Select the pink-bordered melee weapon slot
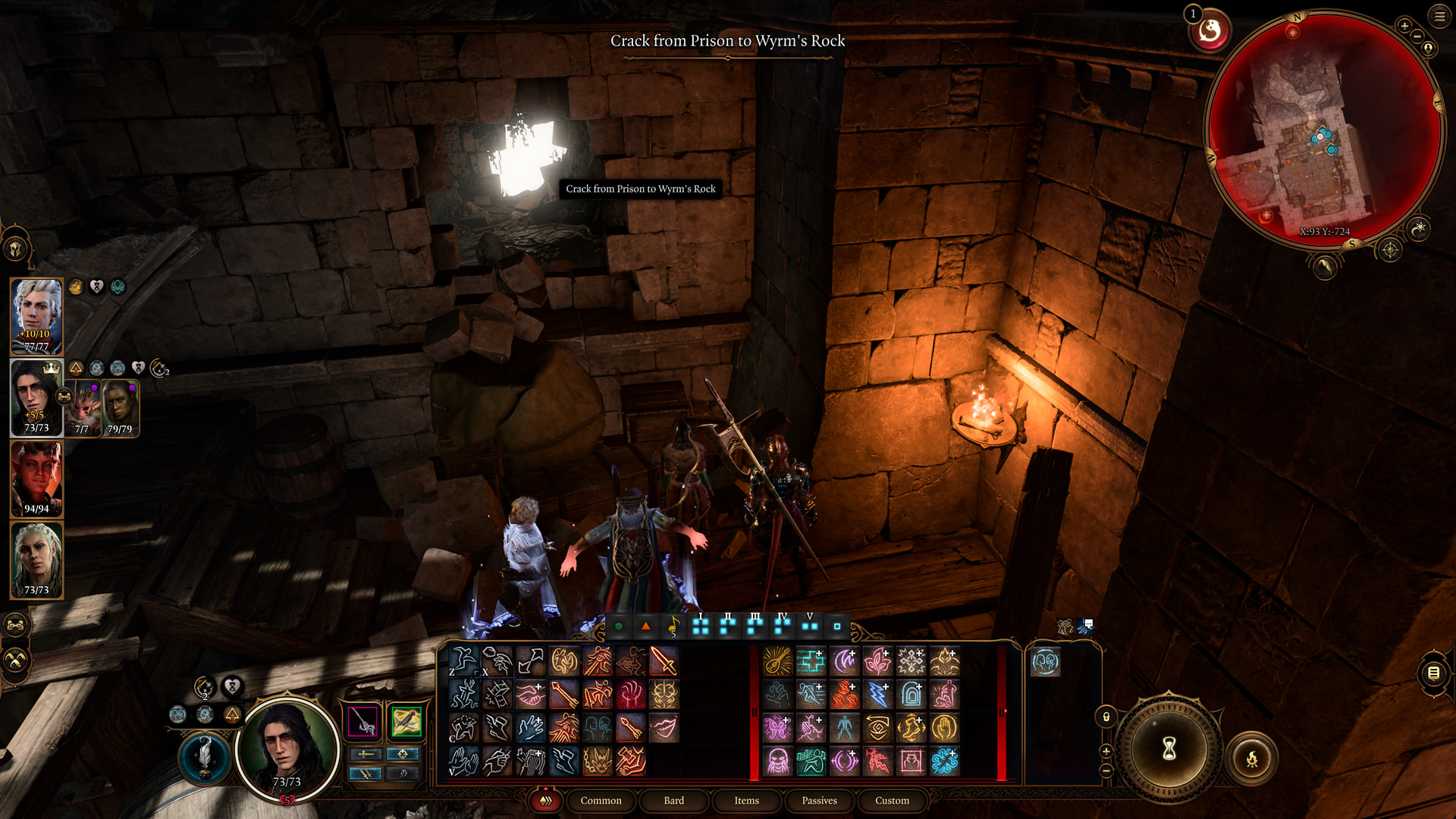This screenshot has width=1456, height=819. pos(363,721)
